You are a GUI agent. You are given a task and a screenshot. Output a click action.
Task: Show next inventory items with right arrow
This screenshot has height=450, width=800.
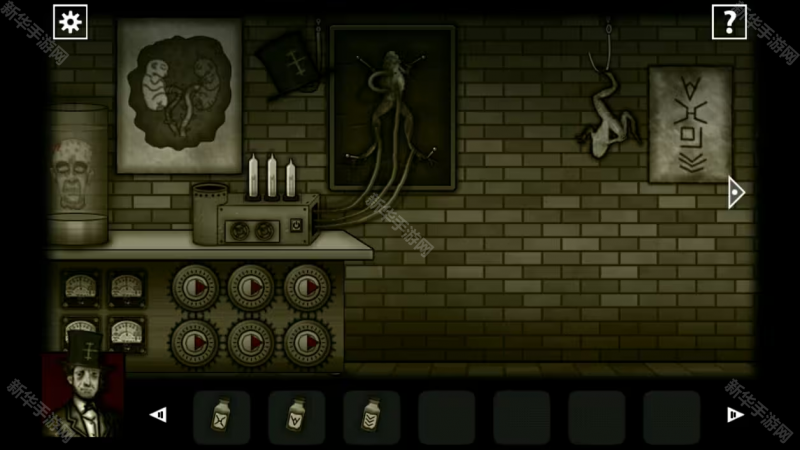(735, 415)
